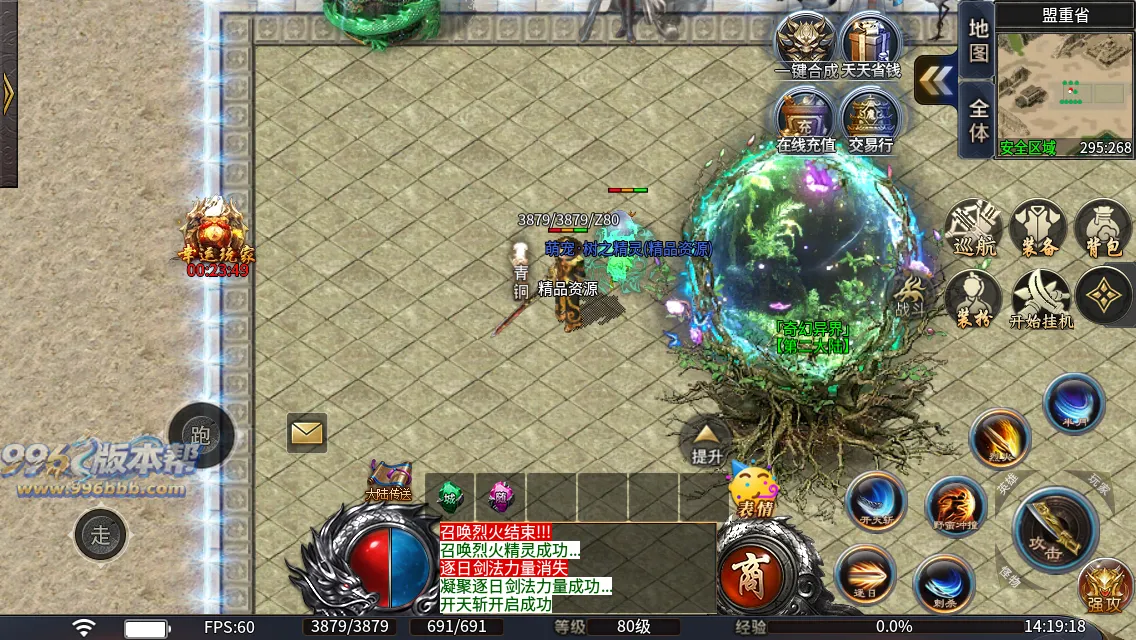Switch to the 地图 map tab
The width and height of the screenshot is (1136, 640).
979,40
